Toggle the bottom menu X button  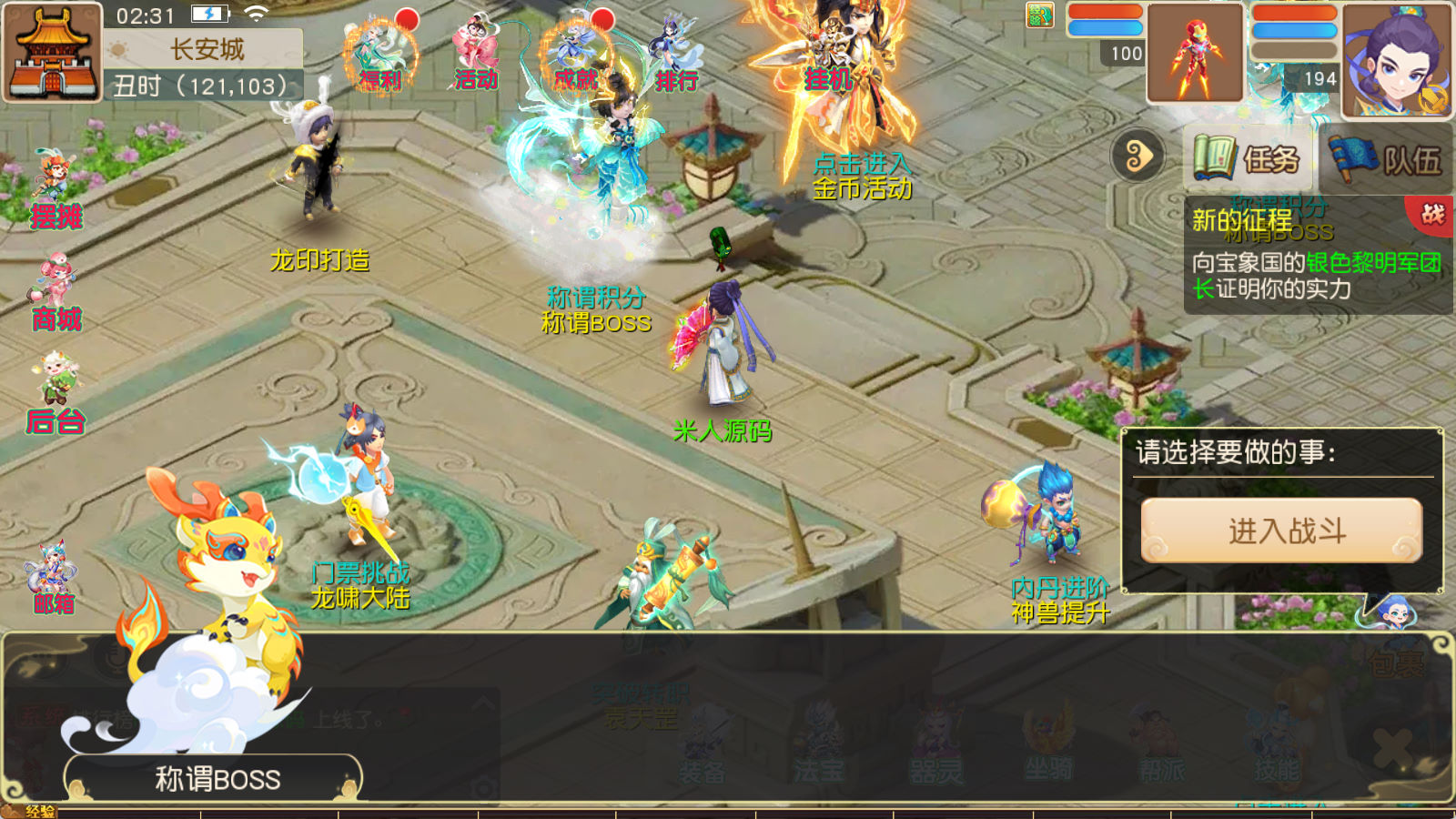(1392, 749)
